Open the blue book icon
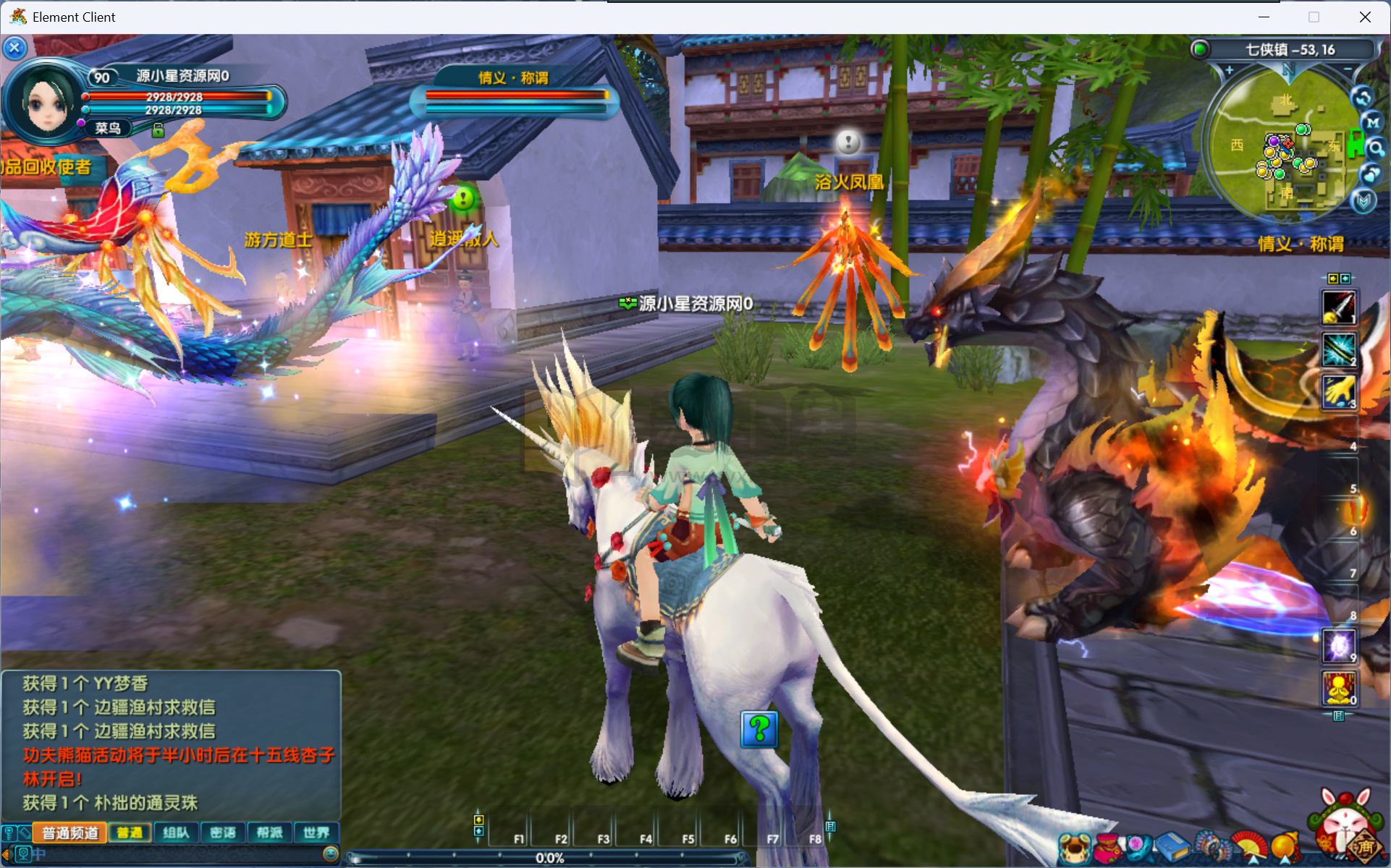 (x=1172, y=846)
